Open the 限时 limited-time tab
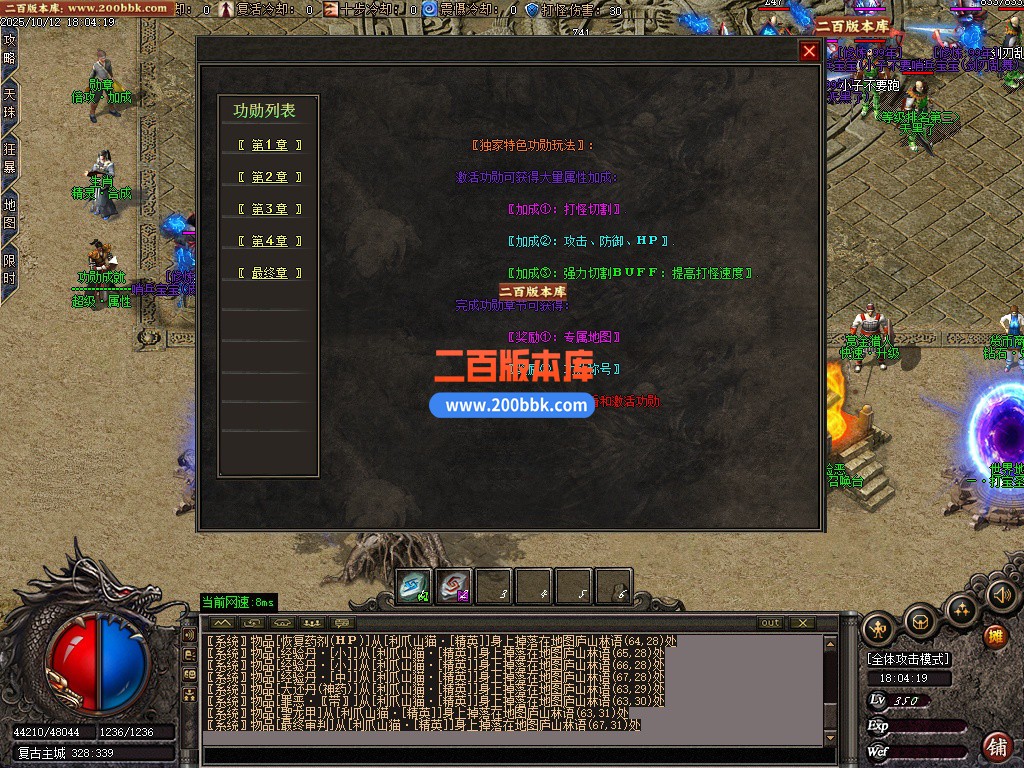The width and height of the screenshot is (1024, 768). (10, 270)
